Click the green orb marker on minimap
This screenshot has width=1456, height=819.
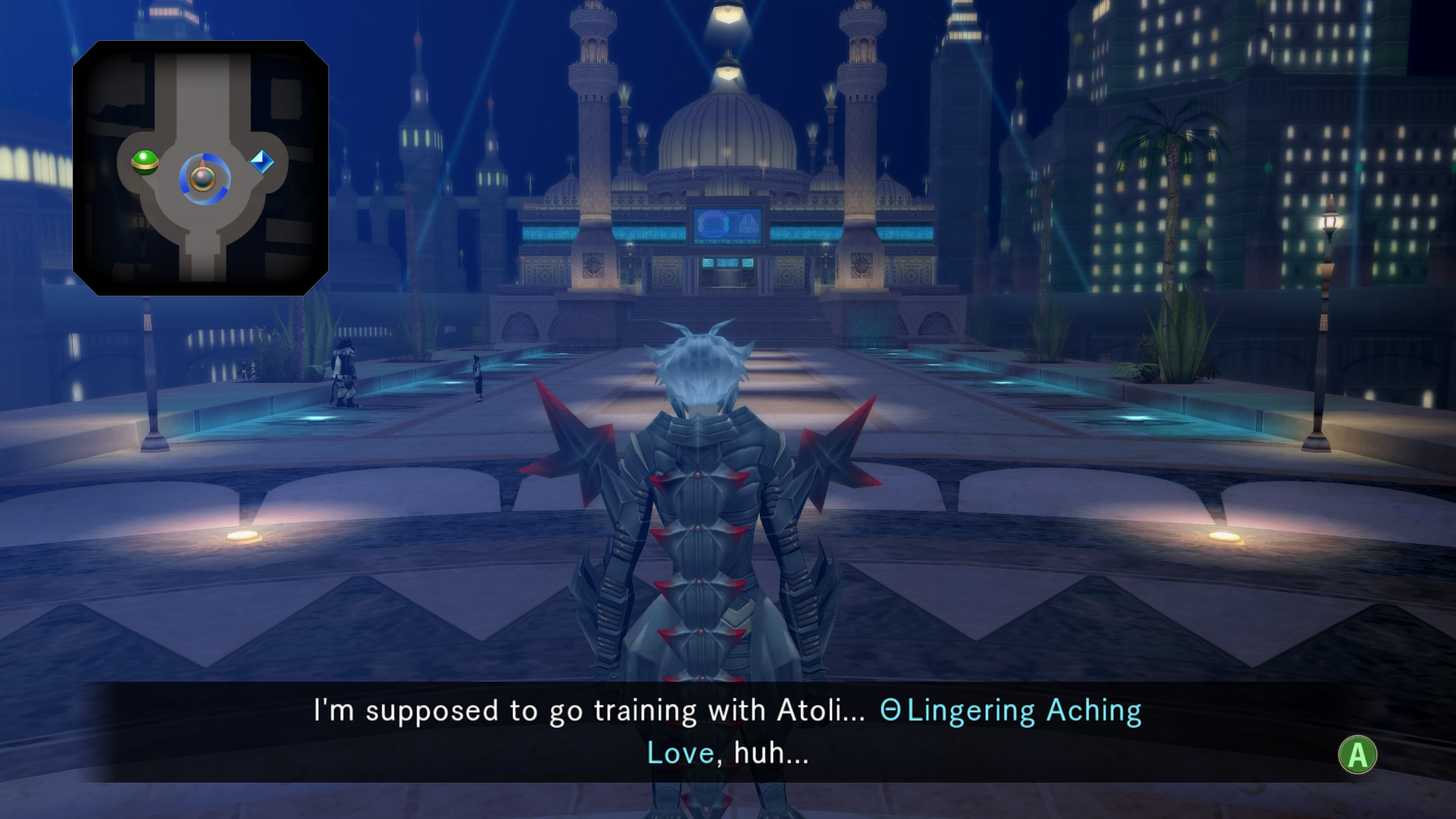(145, 162)
